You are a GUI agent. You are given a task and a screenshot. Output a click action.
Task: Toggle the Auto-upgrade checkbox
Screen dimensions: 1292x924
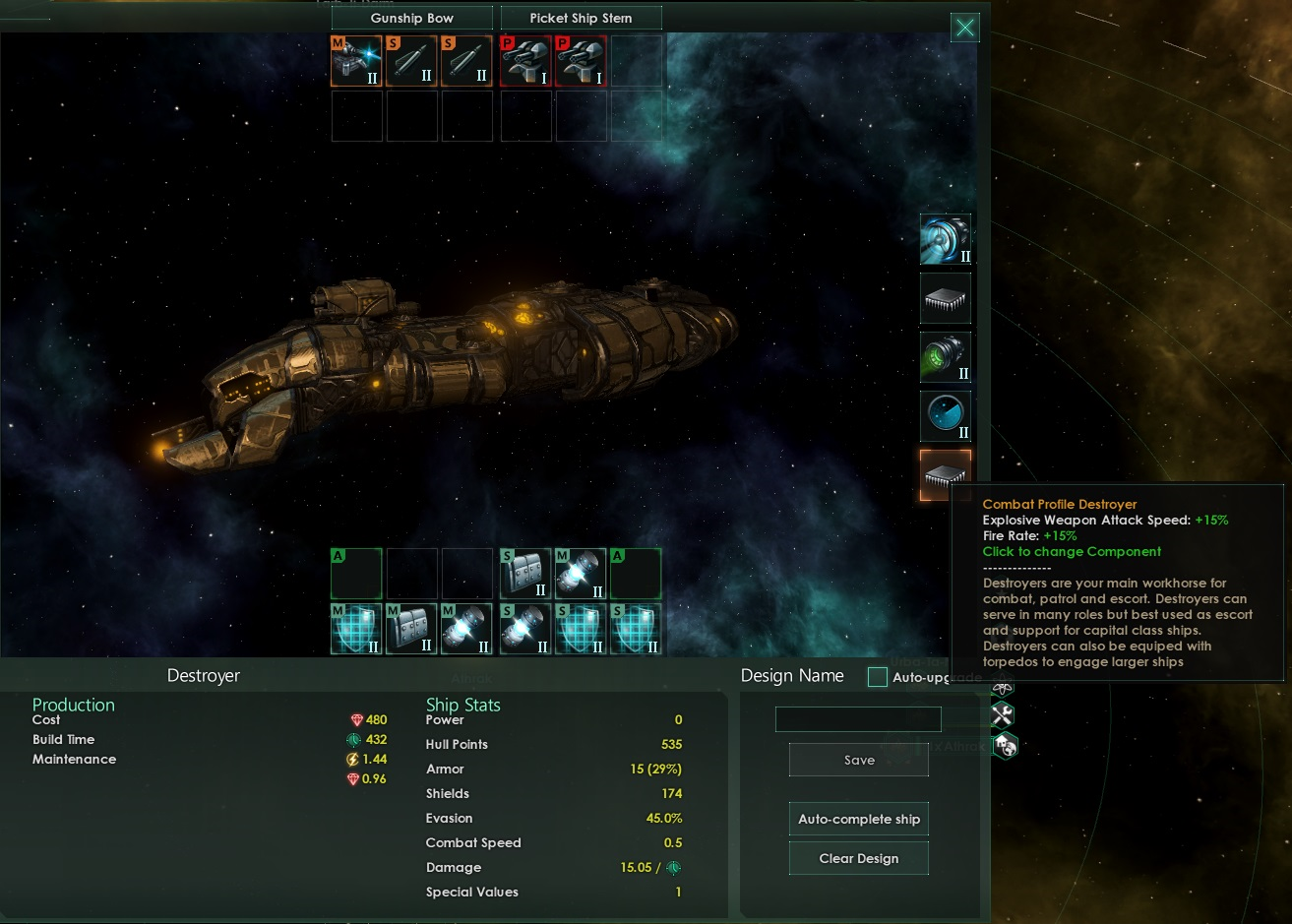coord(878,677)
